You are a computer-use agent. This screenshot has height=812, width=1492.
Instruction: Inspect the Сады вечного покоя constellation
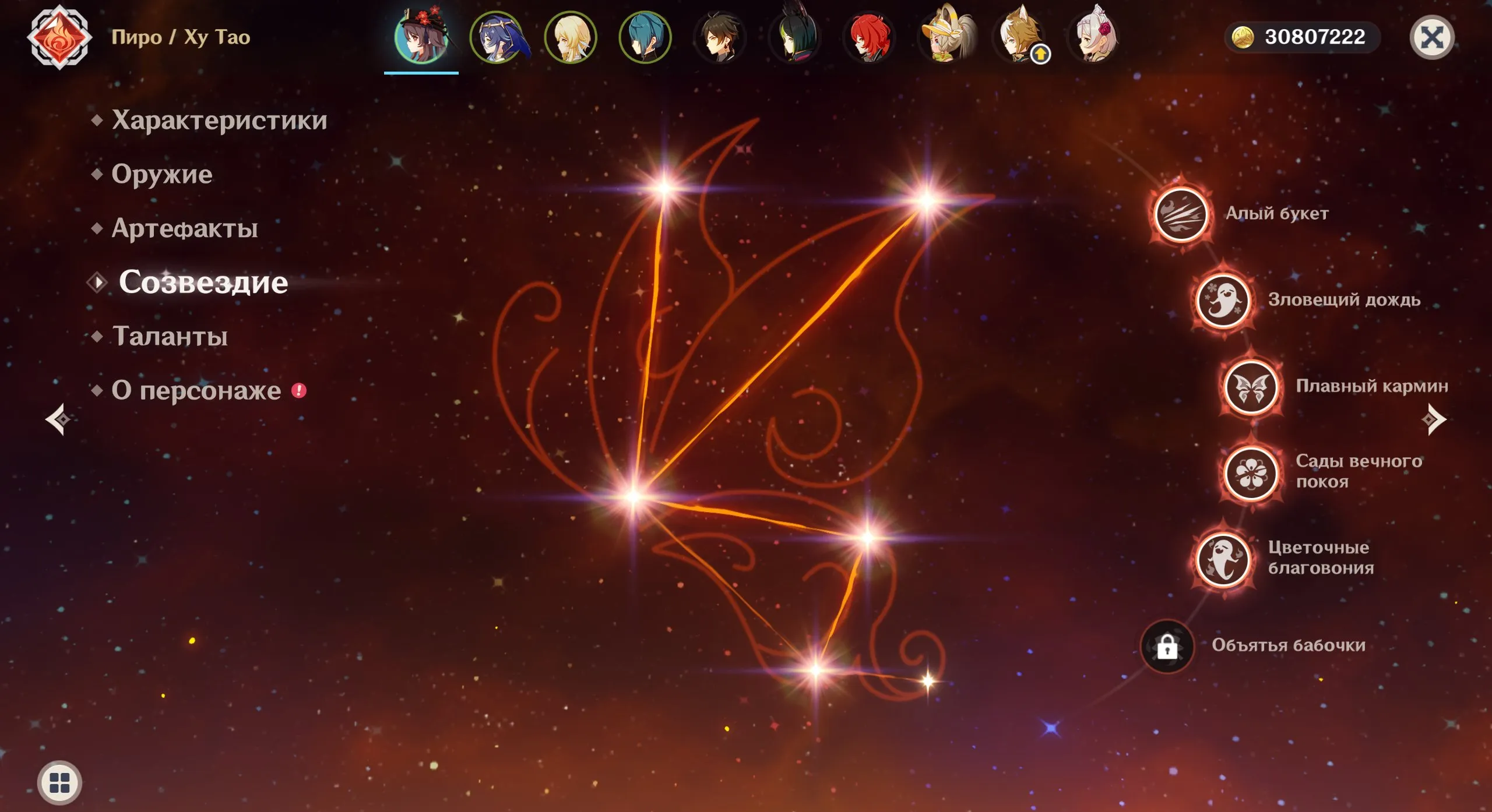pos(1251,472)
